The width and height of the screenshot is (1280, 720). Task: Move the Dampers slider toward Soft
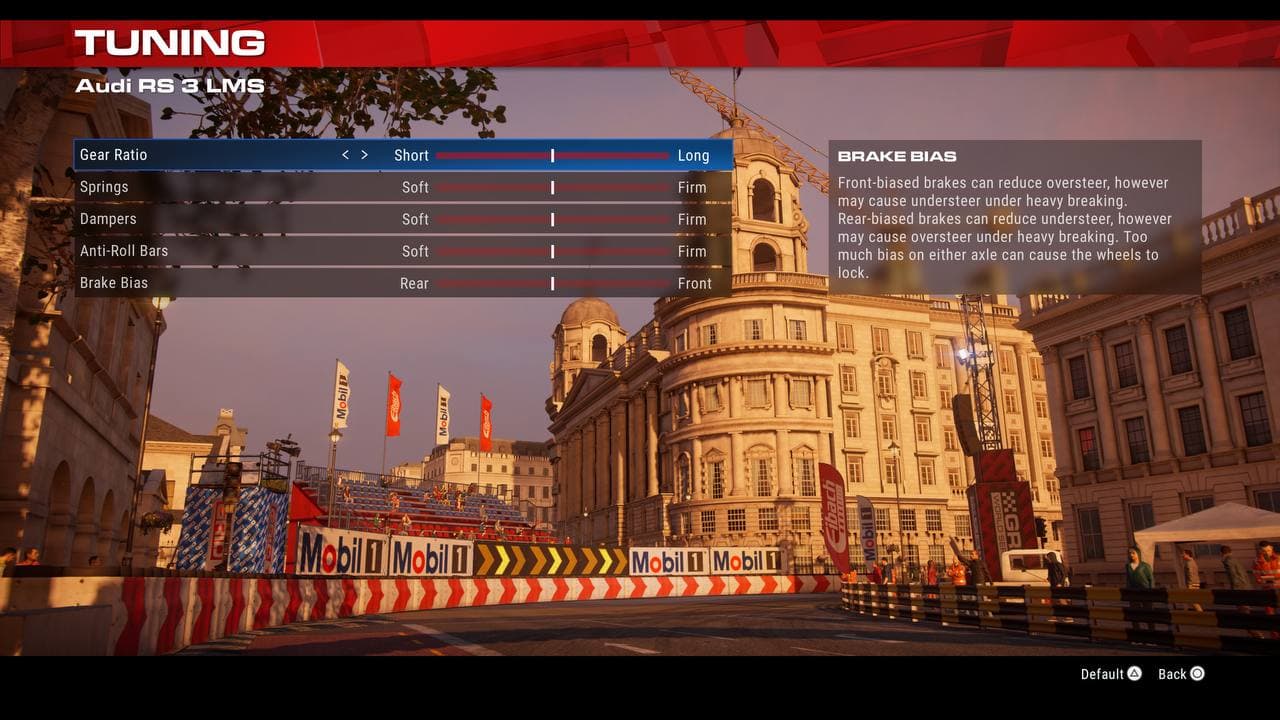pos(470,219)
